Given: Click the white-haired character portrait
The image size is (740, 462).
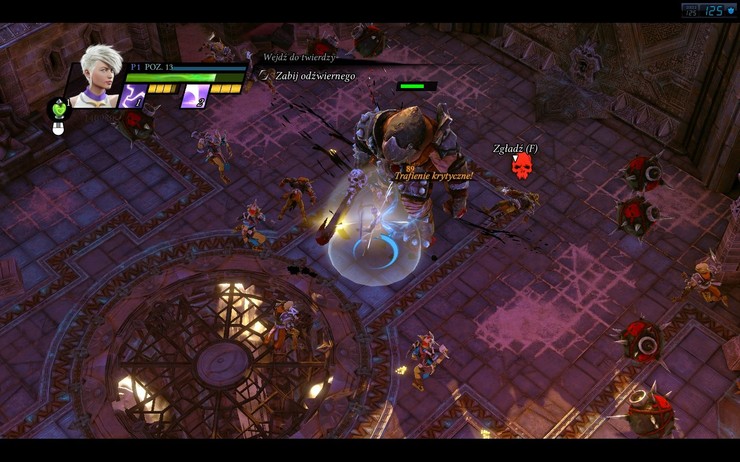Looking at the screenshot, I should click(98, 74).
